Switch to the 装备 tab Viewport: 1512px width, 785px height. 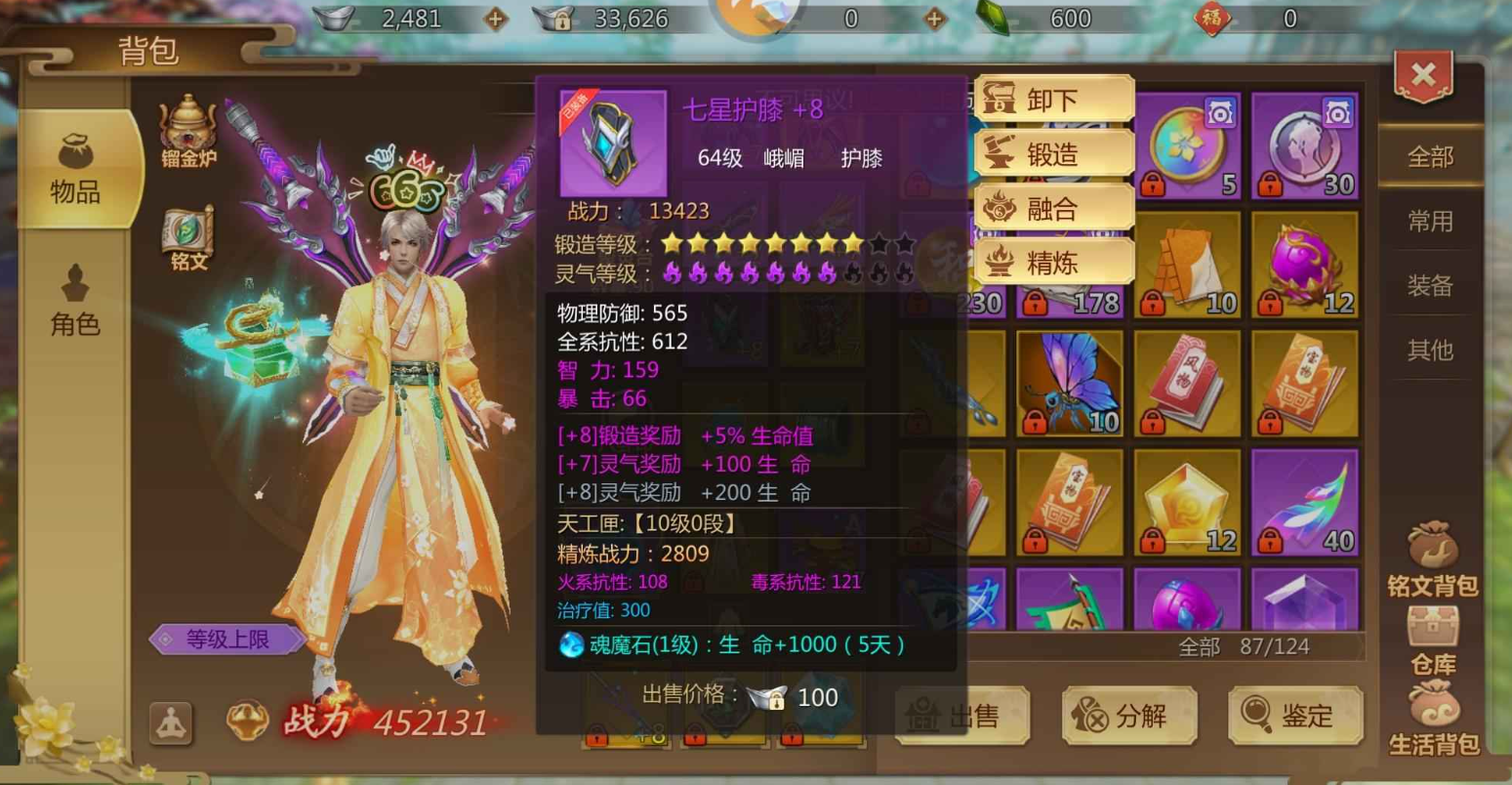[x=1431, y=286]
